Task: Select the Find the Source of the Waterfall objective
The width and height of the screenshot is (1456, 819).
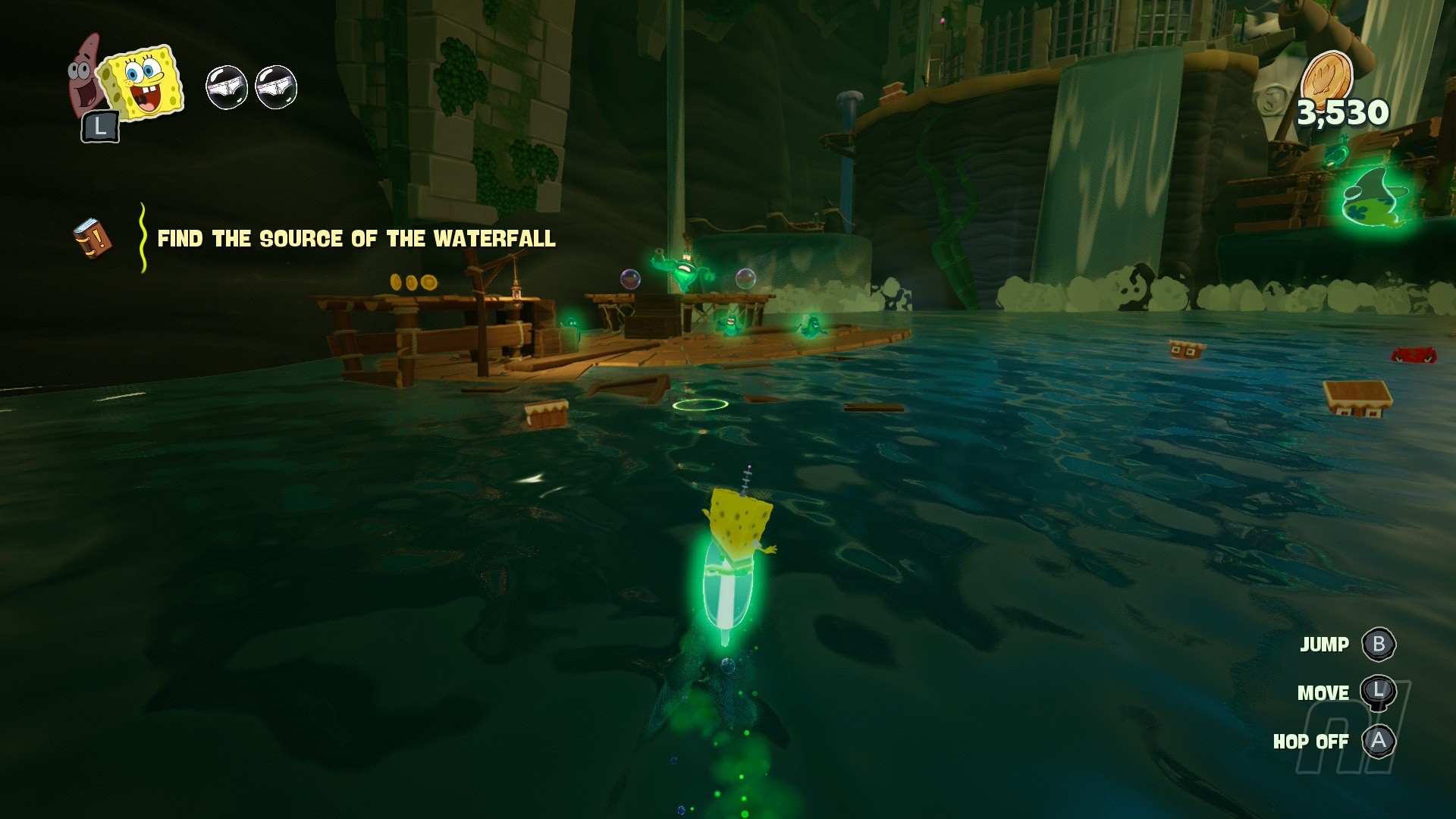Action: click(x=356, y=239)
